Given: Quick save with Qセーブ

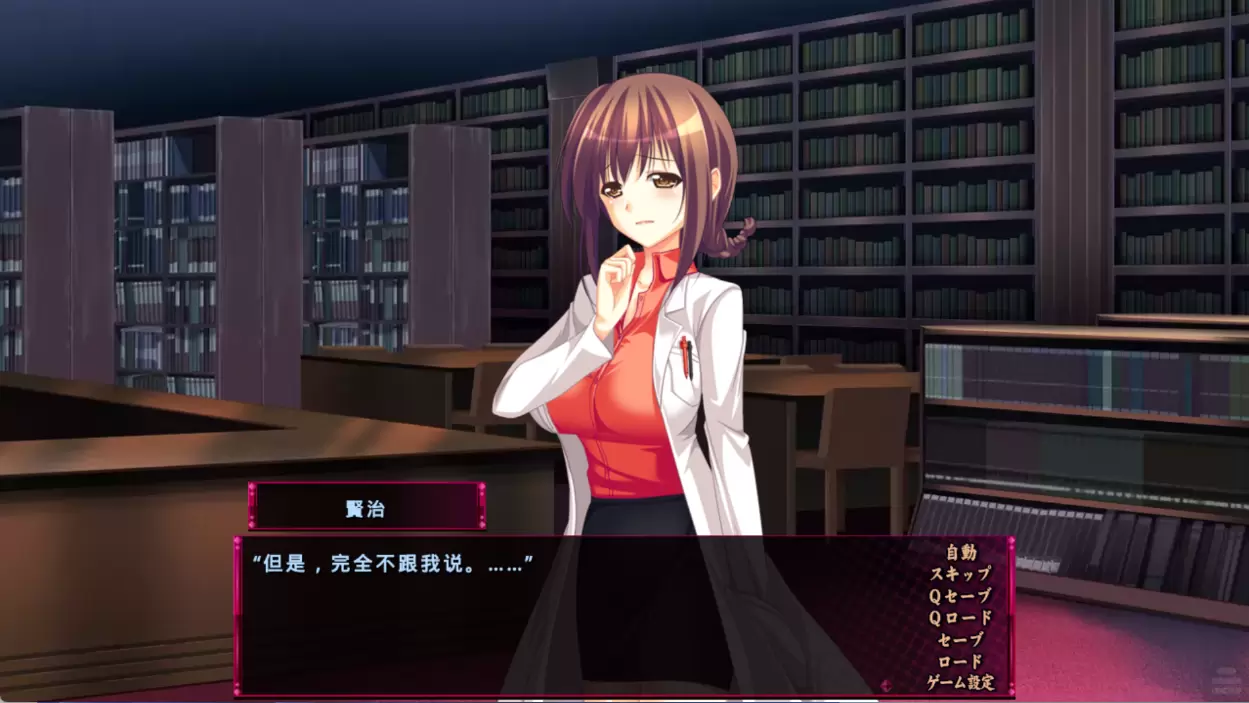Looking at the screenshot, I should click(960, 596).
